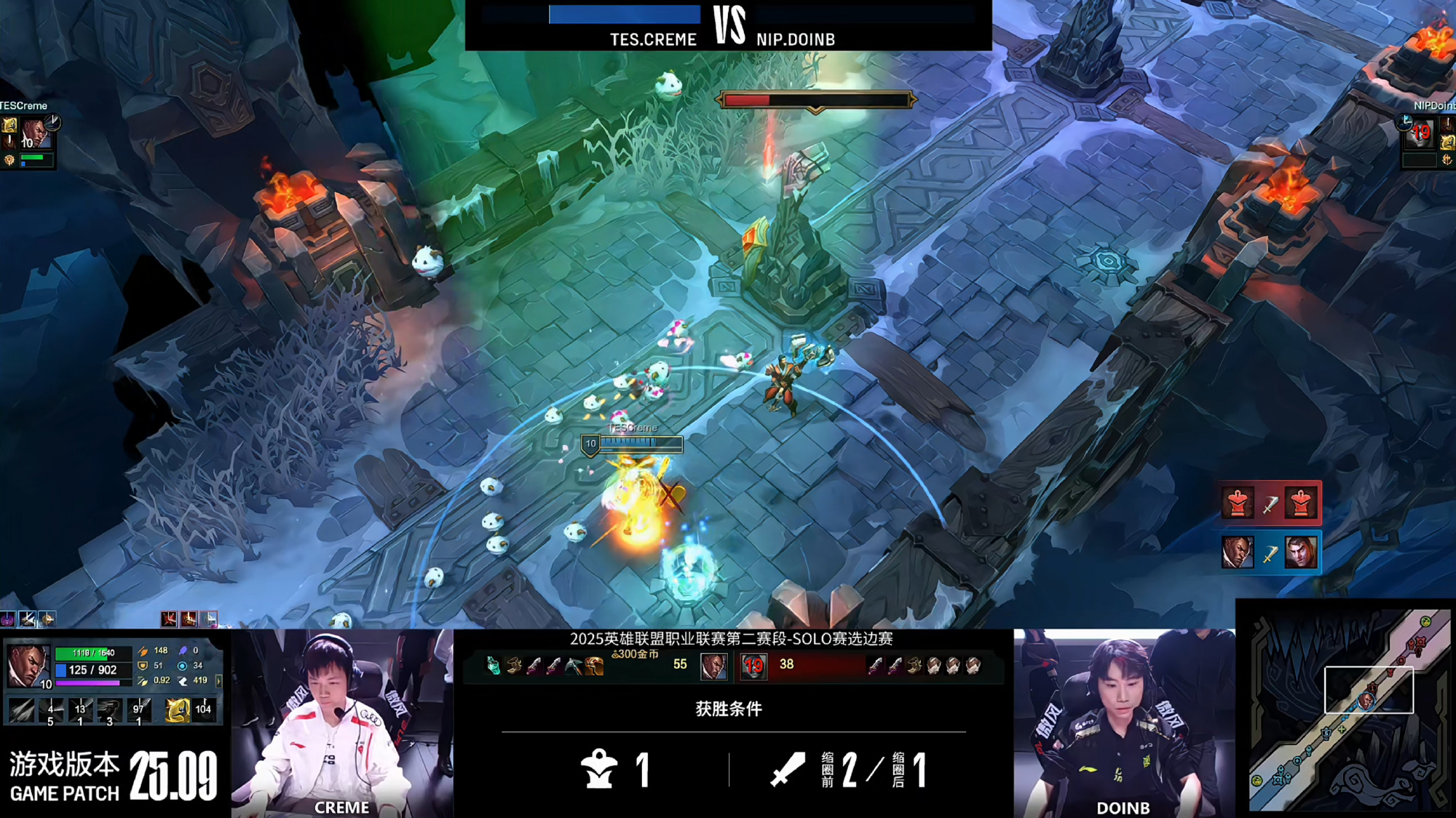Click the Jayce portrait in the kill feed
1456x818 pixels.
(1301, 552)
